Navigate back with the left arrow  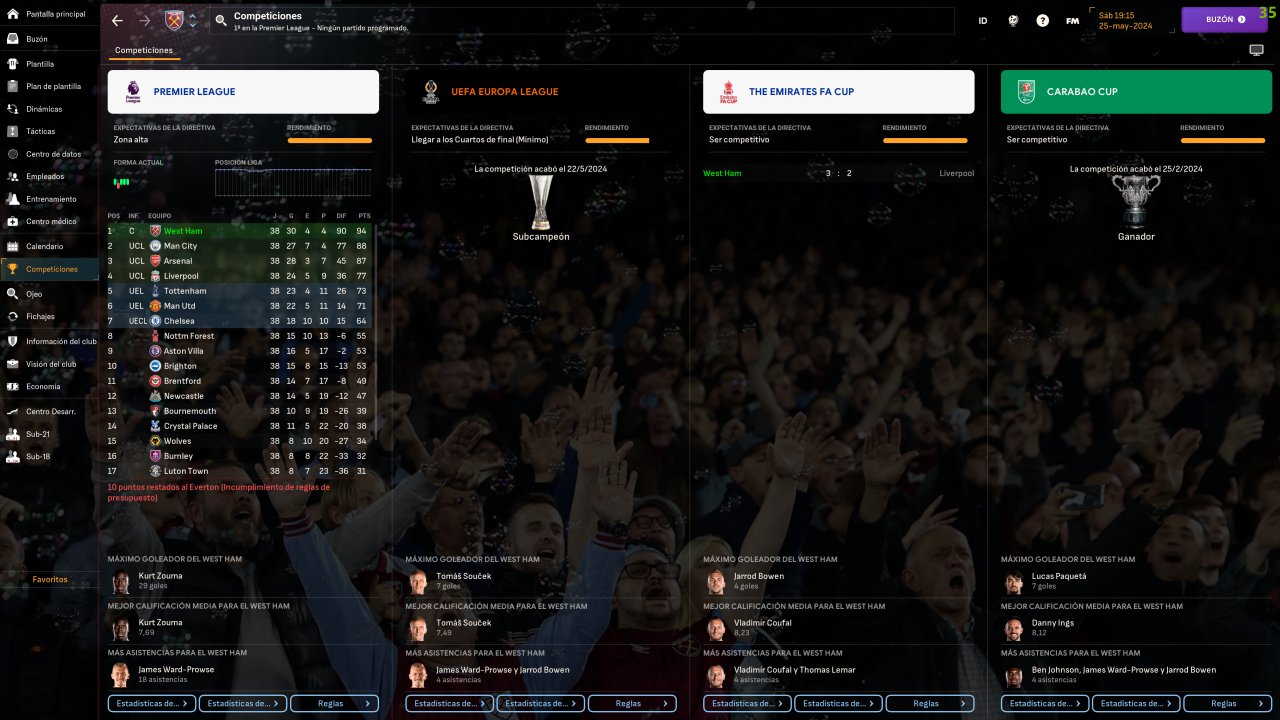(117, 20)
